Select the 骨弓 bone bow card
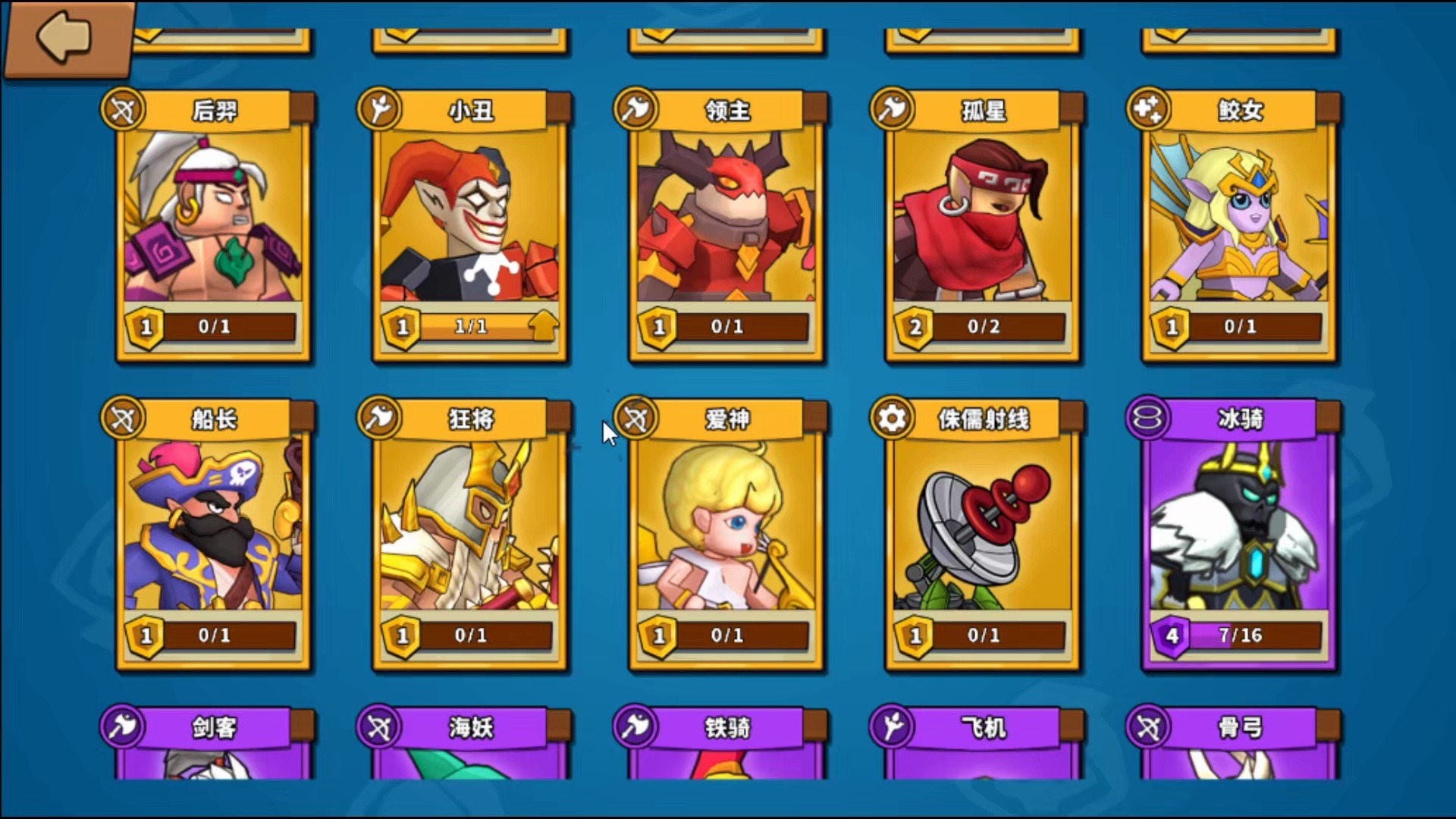Image resolution: width=1456 pixels, height=819 pixels. pyautogui.click(x=1238, y=743)
